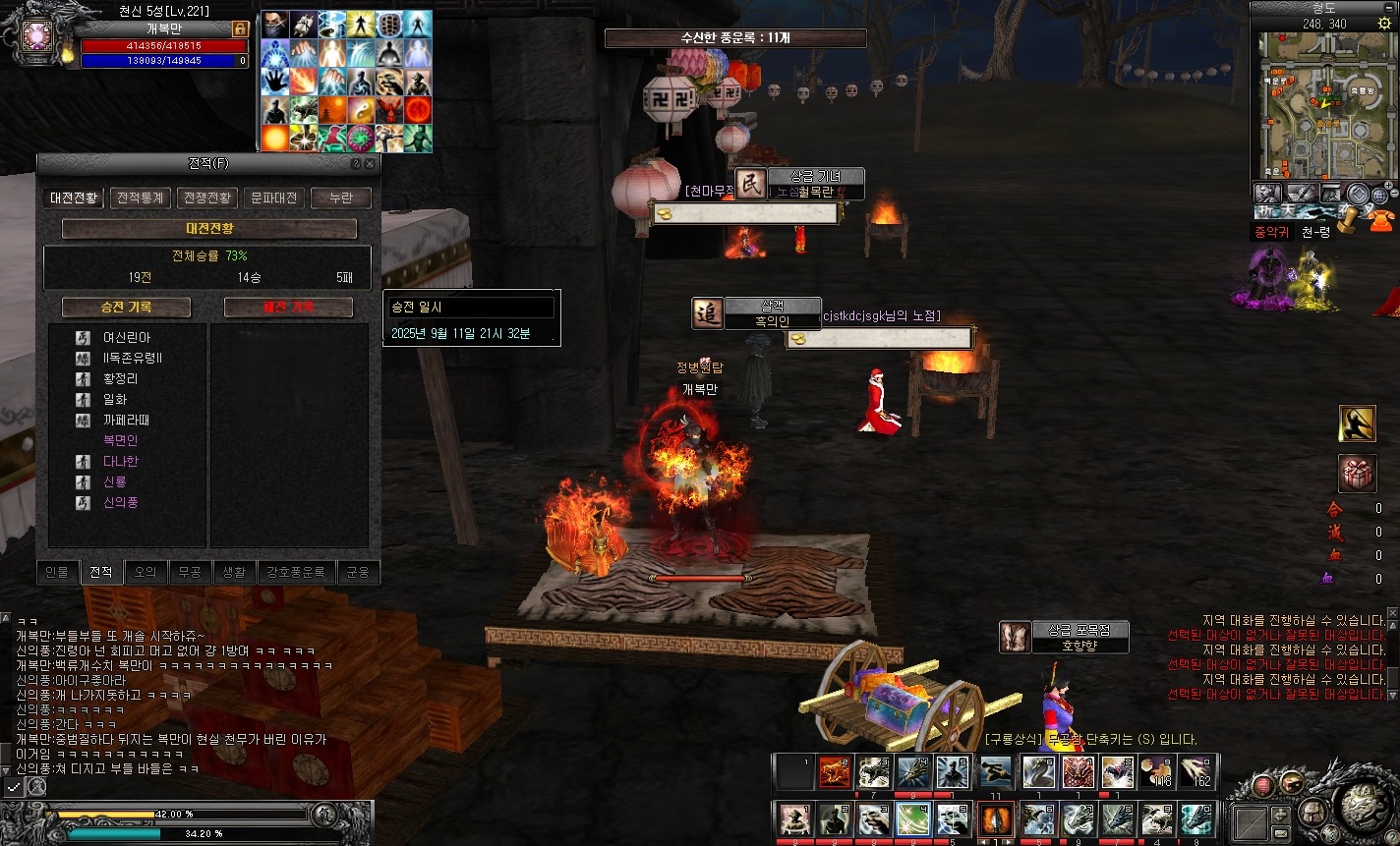Image resolution: width=1400 pixels, height=846 pixels.
Task: Open the gear-shaped settings icon by the coordinates
Action: point(1384,24)
